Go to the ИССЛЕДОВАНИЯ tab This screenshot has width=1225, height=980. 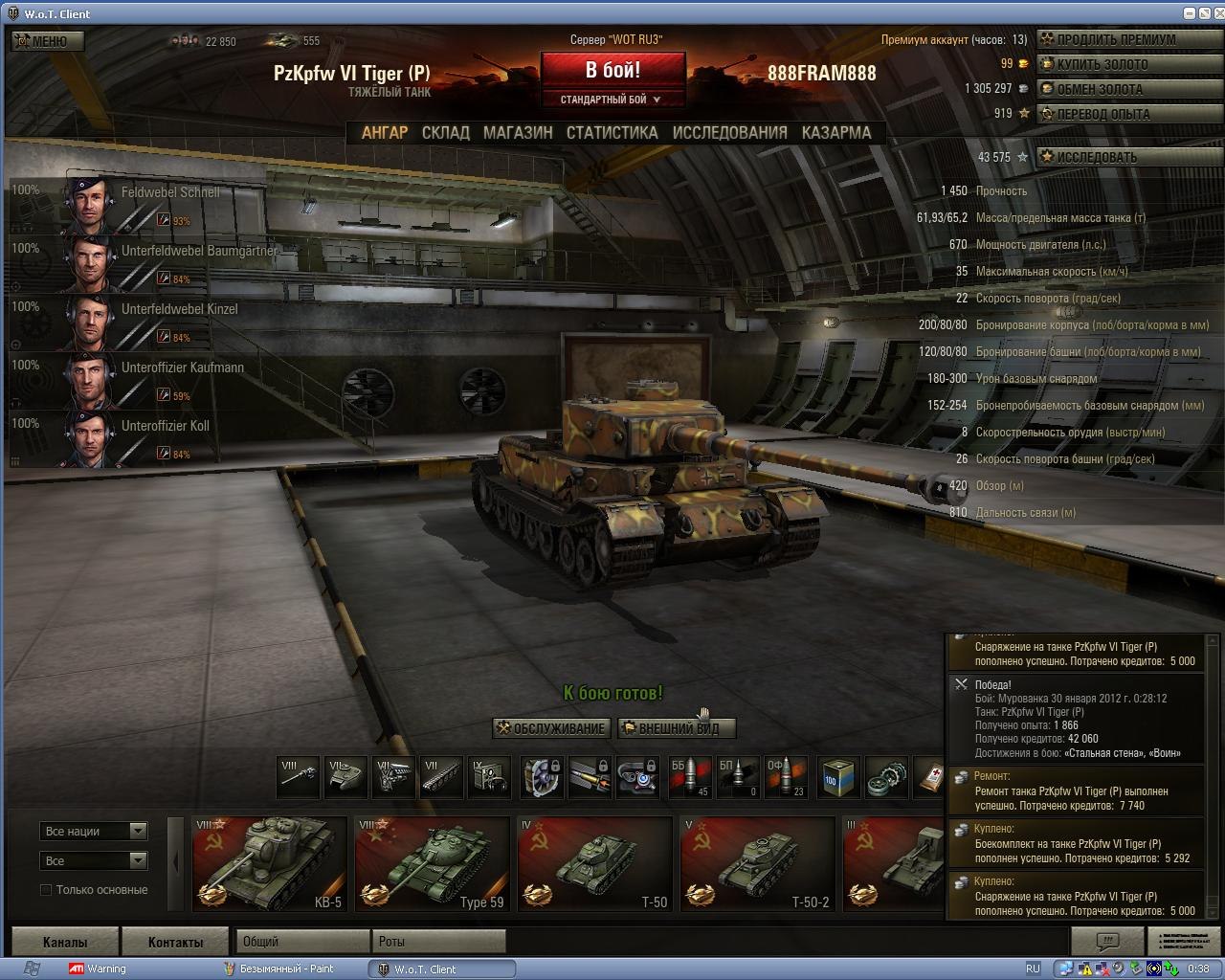click(x=729, y=133)
